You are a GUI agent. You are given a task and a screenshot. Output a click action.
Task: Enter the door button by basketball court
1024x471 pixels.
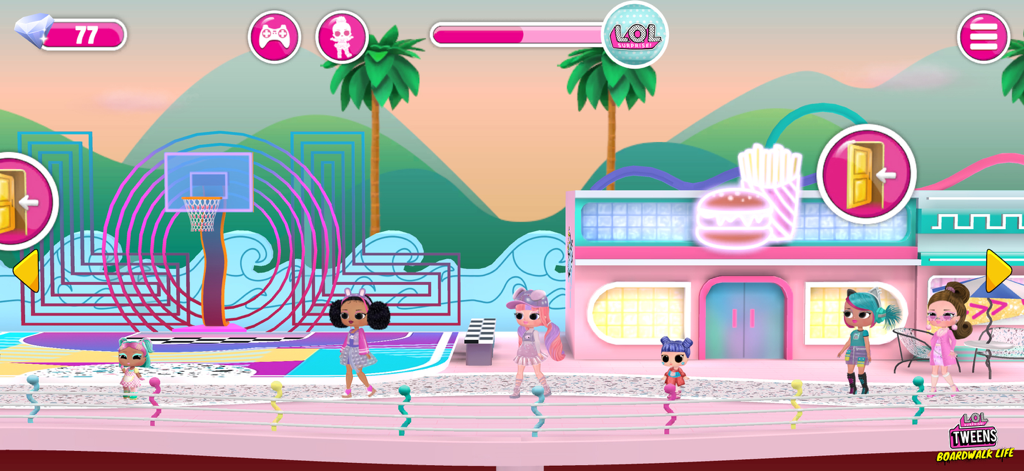tap(18, 200)
